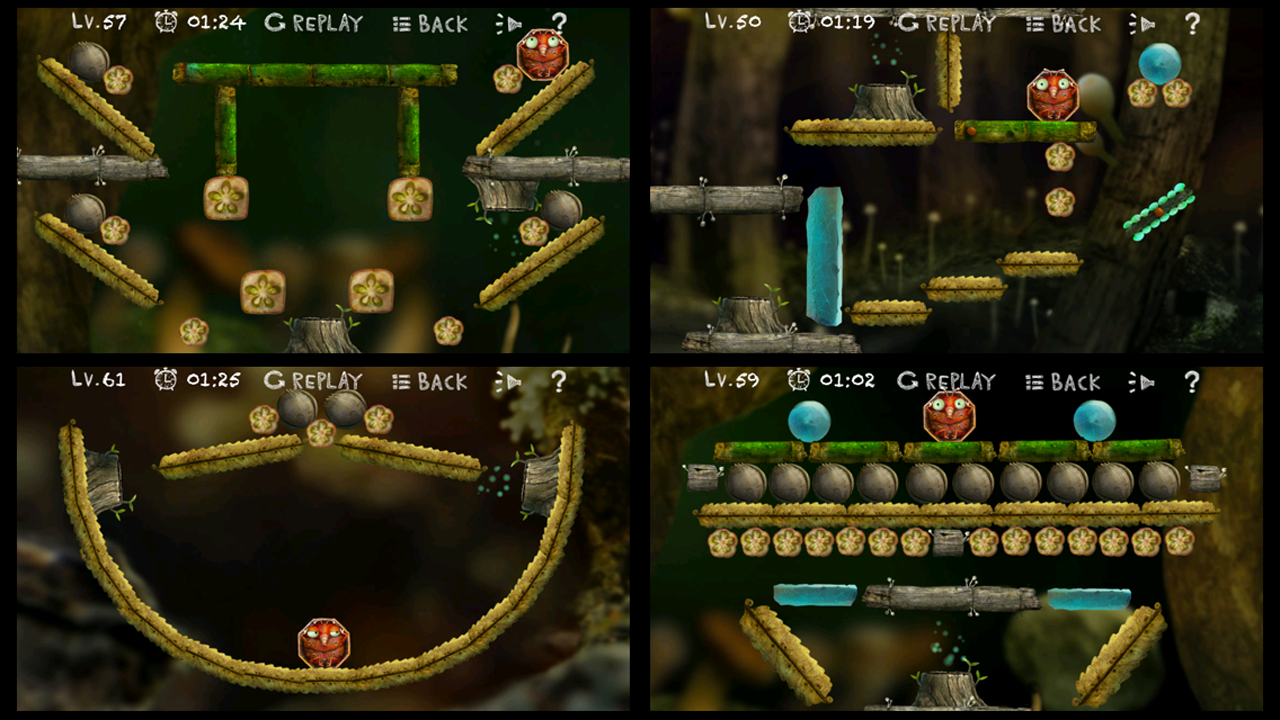Open help with the ? icon in Lv.50
Screen dimensions: 1280x720
[1190, 21]
